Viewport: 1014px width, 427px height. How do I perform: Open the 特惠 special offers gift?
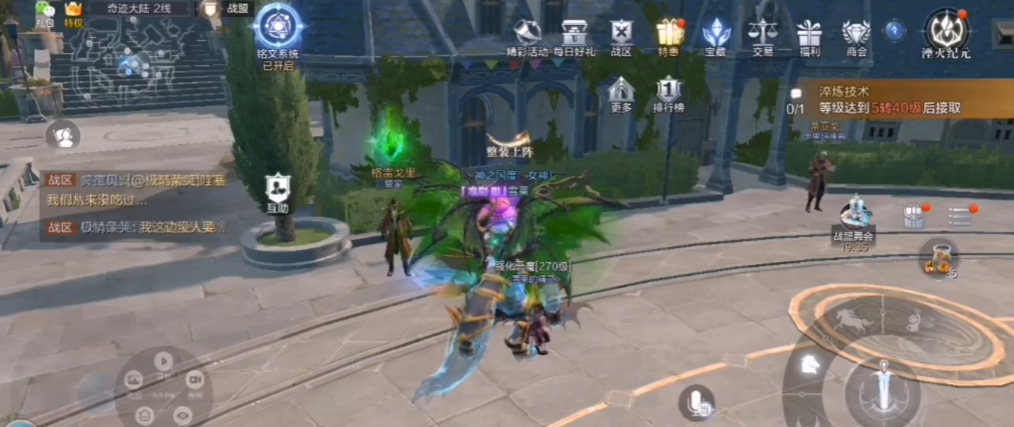click(669, 35)
